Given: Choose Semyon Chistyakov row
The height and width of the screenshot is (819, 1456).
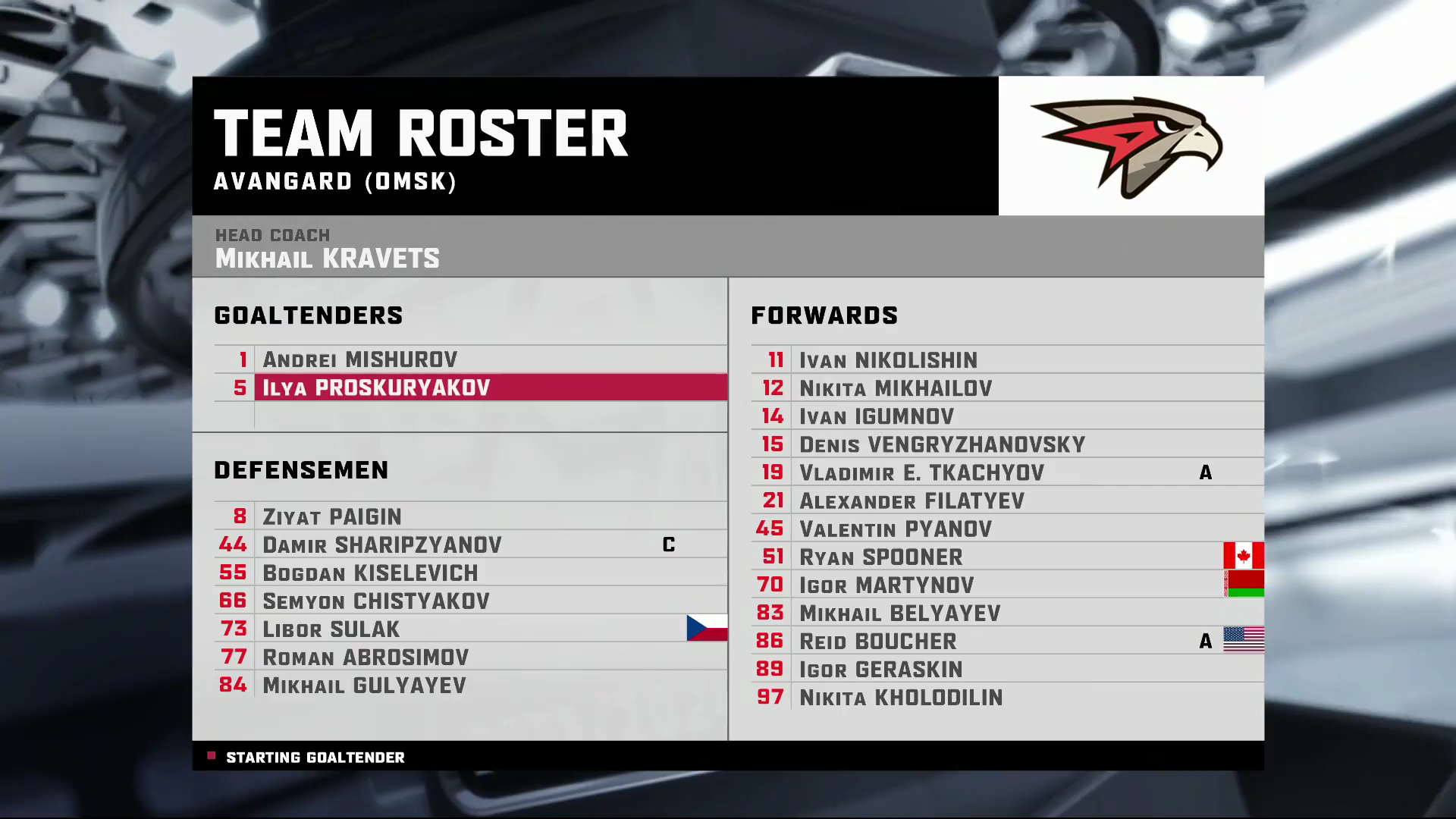Looking at the screenshot, I should (376, 601).
